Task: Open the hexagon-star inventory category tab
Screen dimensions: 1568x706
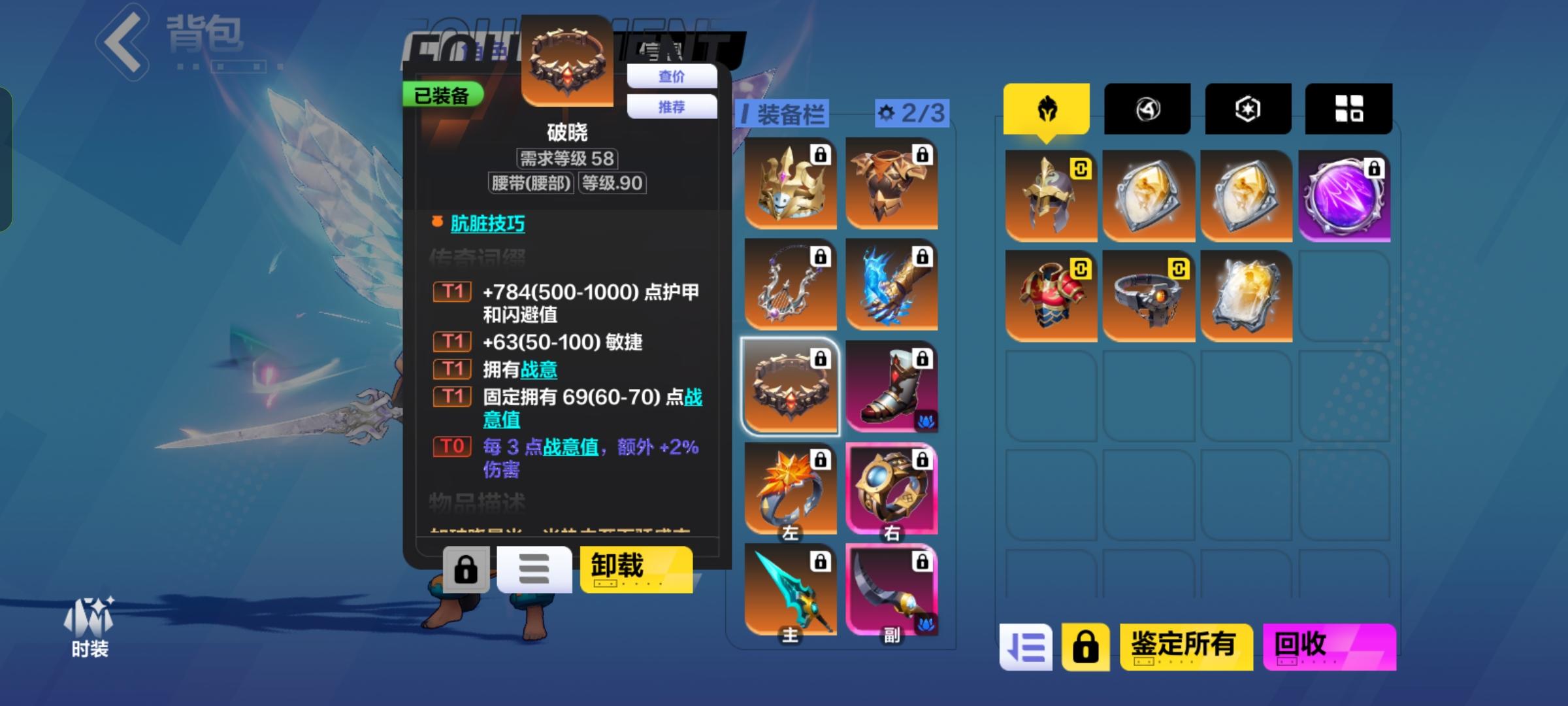Action: coord(1247,109)
